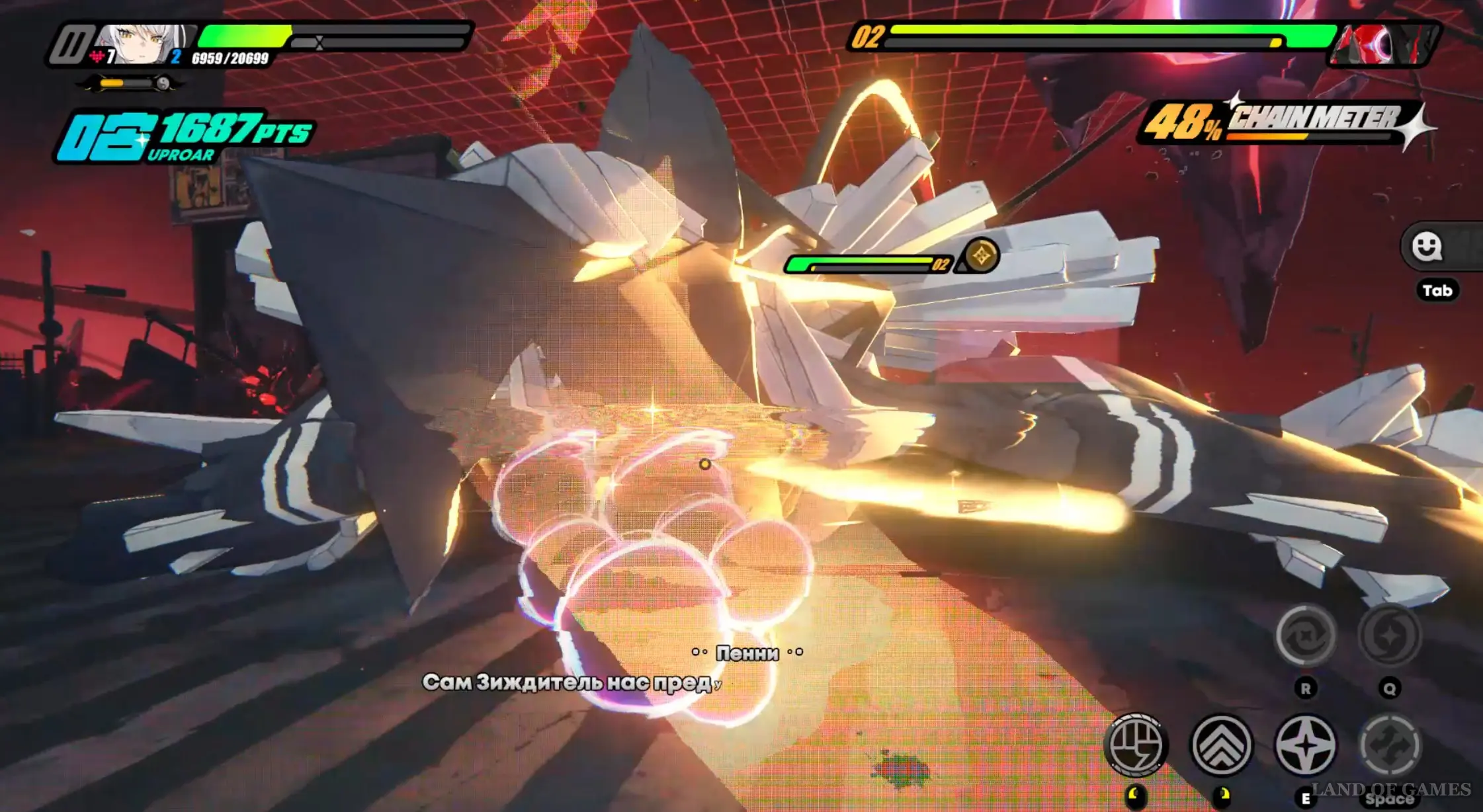Activate the triple-chevron dodge button
Image resolution: width=1483 pixels, height=812 pixels.
coord(1222,745)
